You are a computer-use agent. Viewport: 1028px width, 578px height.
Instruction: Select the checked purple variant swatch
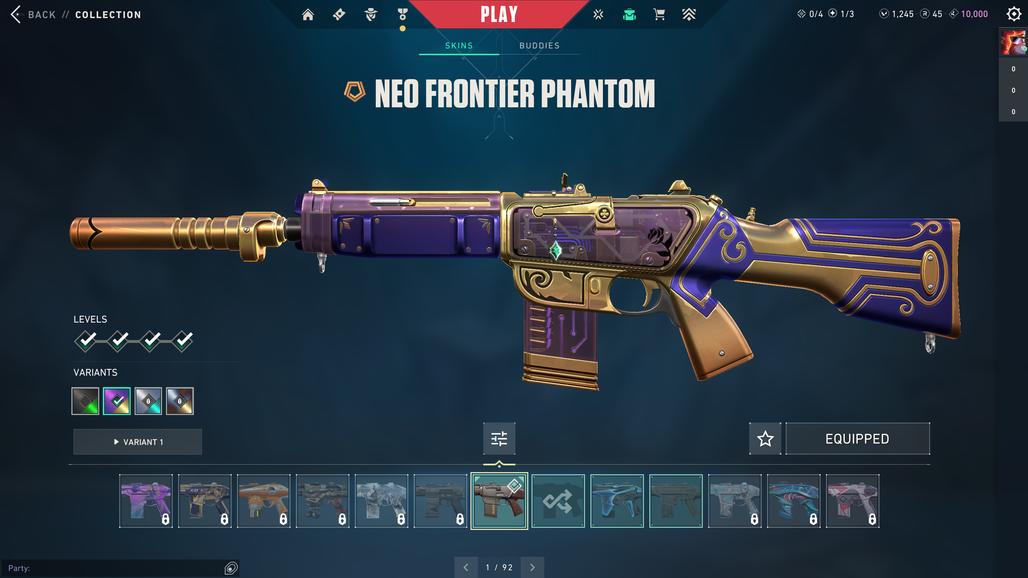pos(117,401)
